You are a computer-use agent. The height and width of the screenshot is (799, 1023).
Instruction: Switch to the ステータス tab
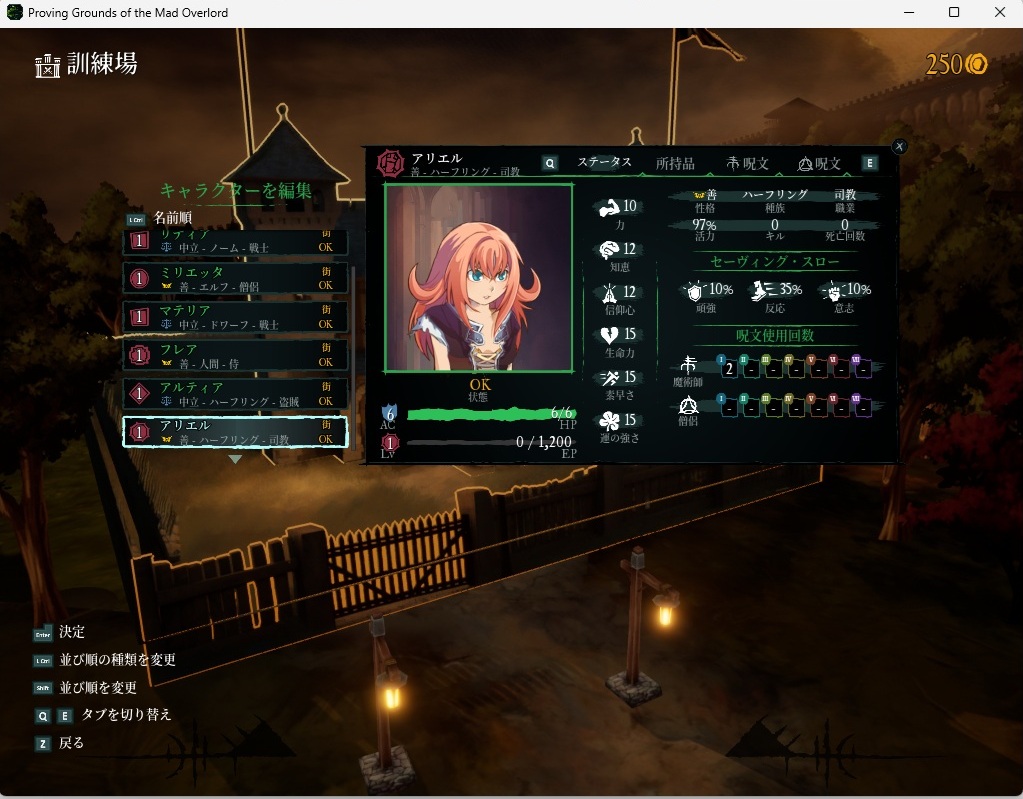(x=604, y=163)
